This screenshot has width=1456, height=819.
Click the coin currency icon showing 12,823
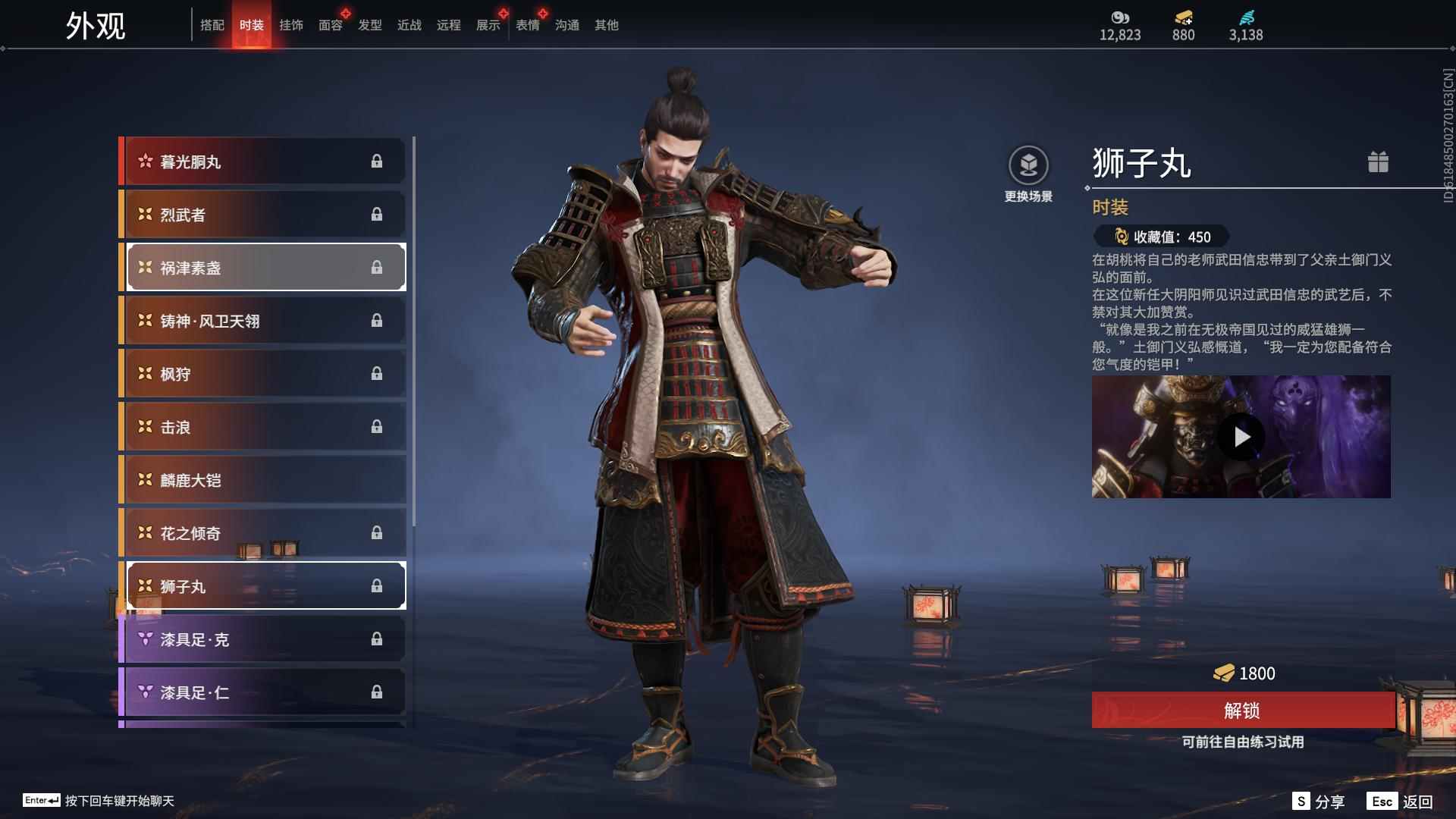pyautogui.click(x=1120, y=19)
